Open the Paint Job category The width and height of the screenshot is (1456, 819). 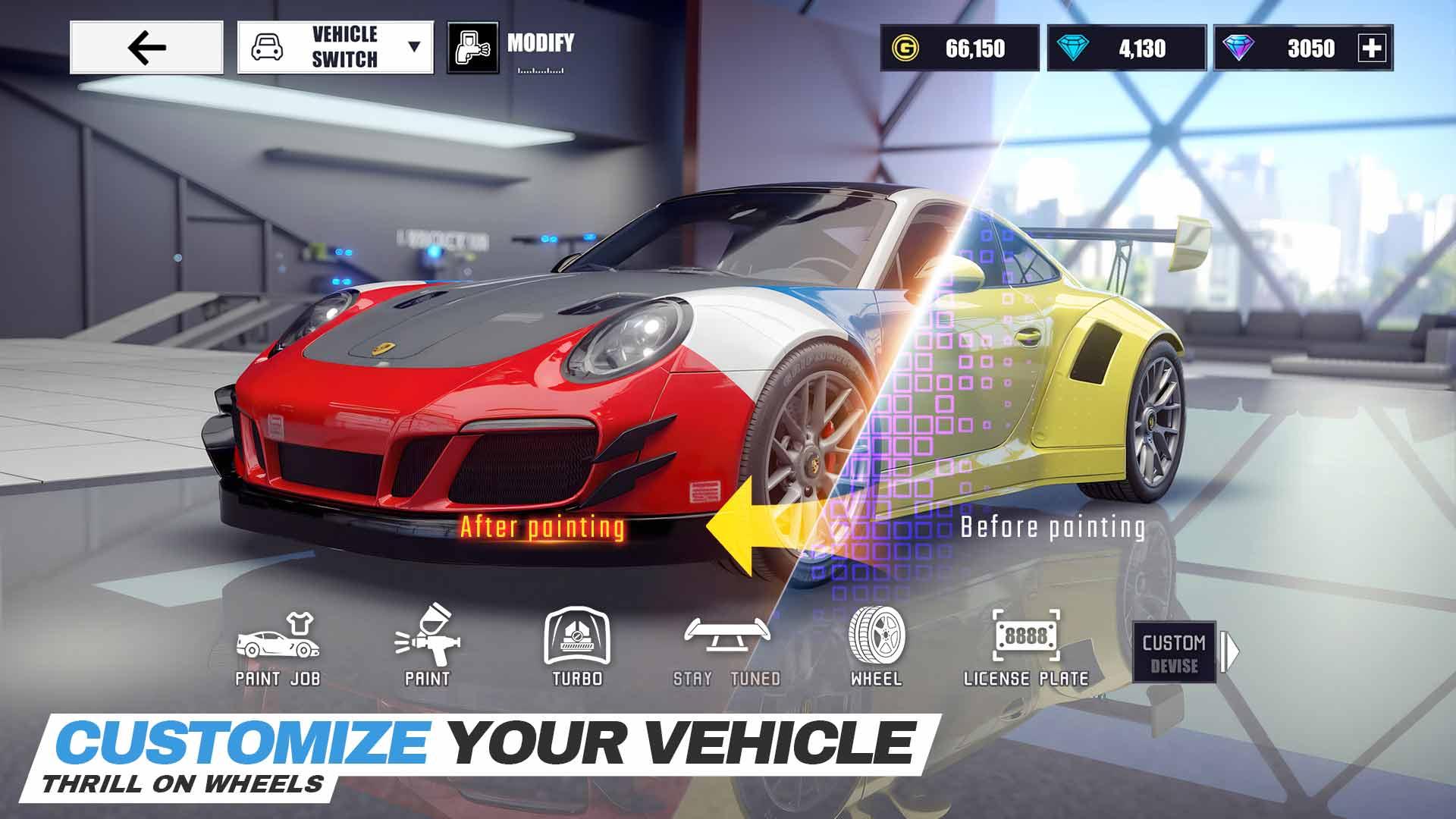pyautogui.click(x=278, y=649)
